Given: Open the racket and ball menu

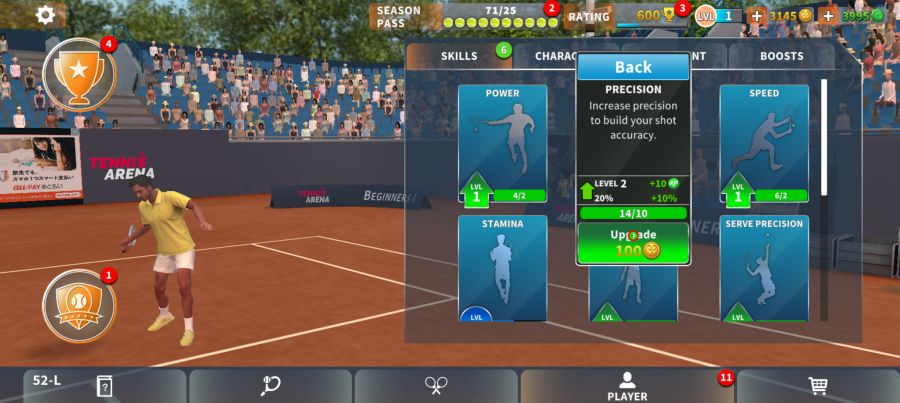Looking at the screenshot, I should tap(270, 386).
